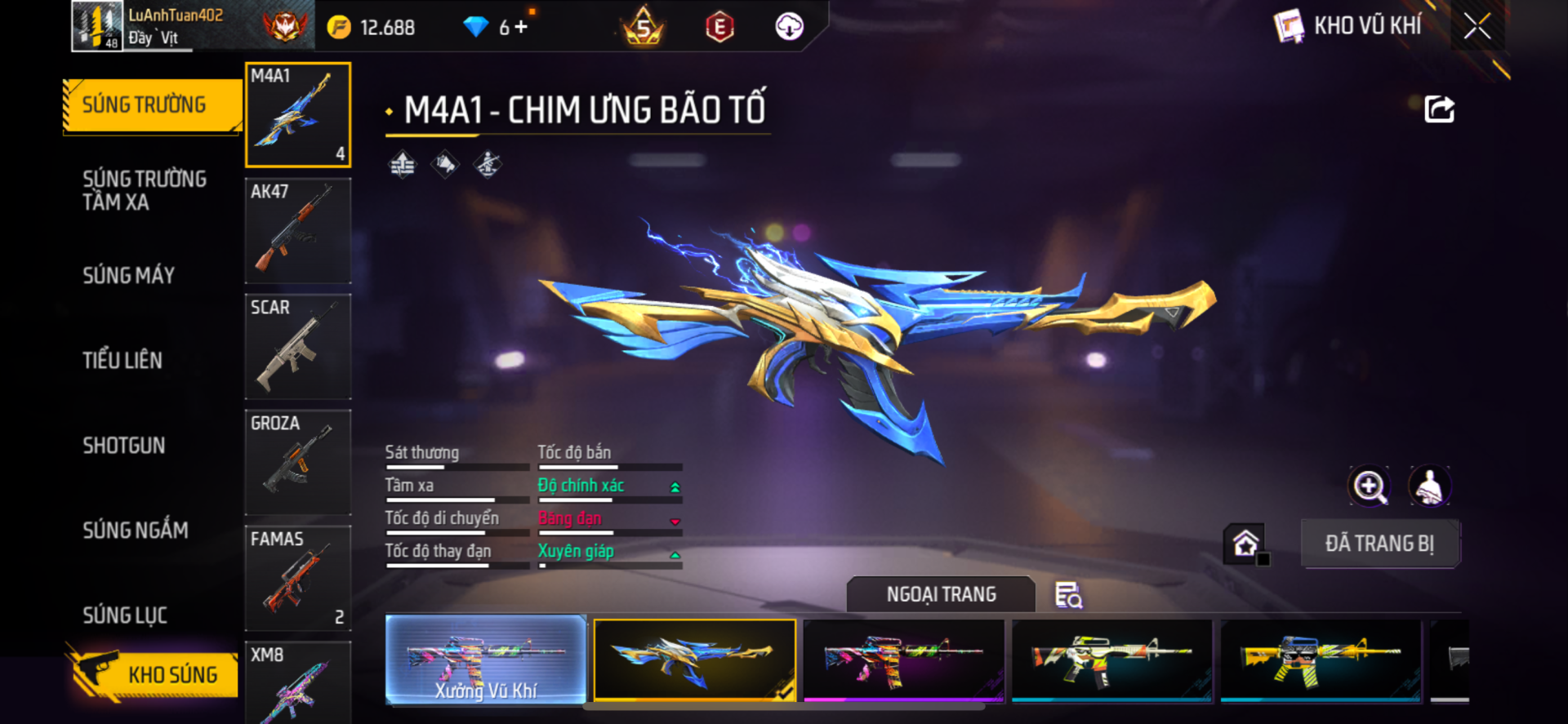The width and height of the screenshot is (1568, 724).
Task: Close the weapon armory screen
Action: pyautogui.click(x=1477, y=26)
